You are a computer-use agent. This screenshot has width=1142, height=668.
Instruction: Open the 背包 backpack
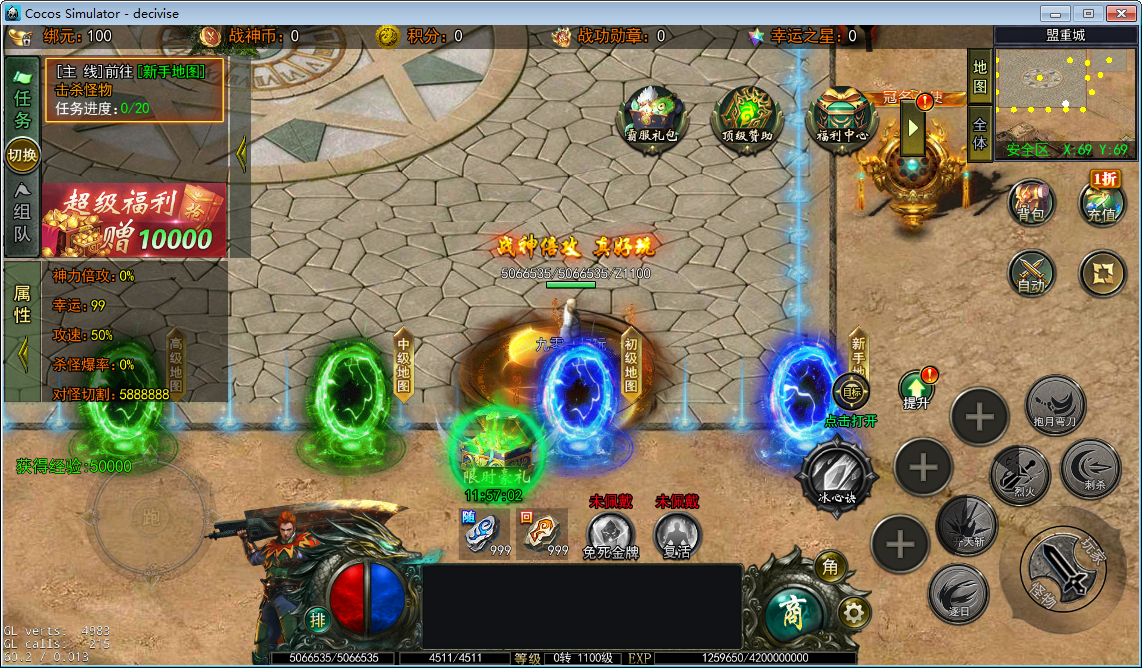point(1031,201)
